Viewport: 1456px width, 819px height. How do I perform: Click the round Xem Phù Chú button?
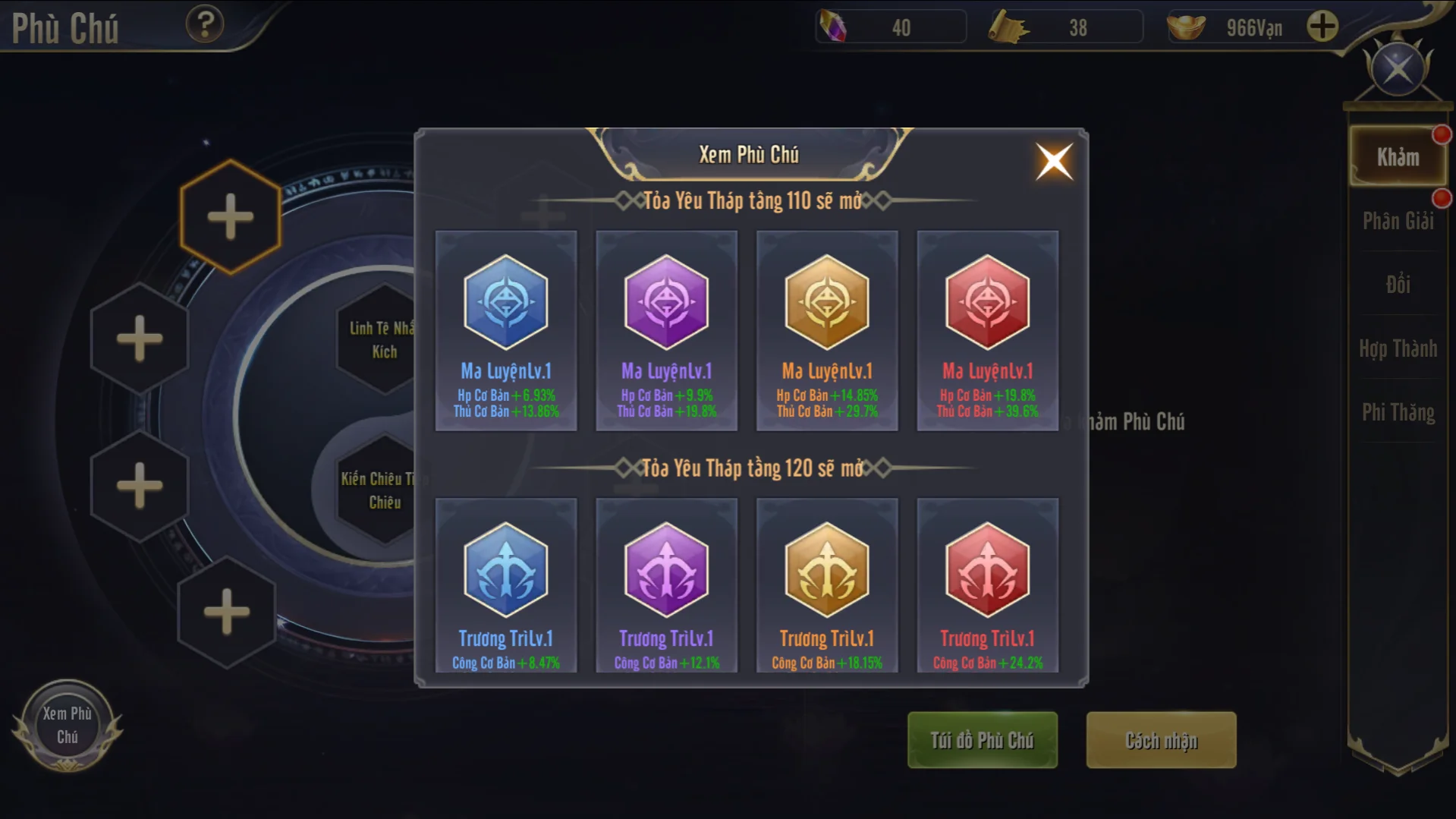(68, 725)
